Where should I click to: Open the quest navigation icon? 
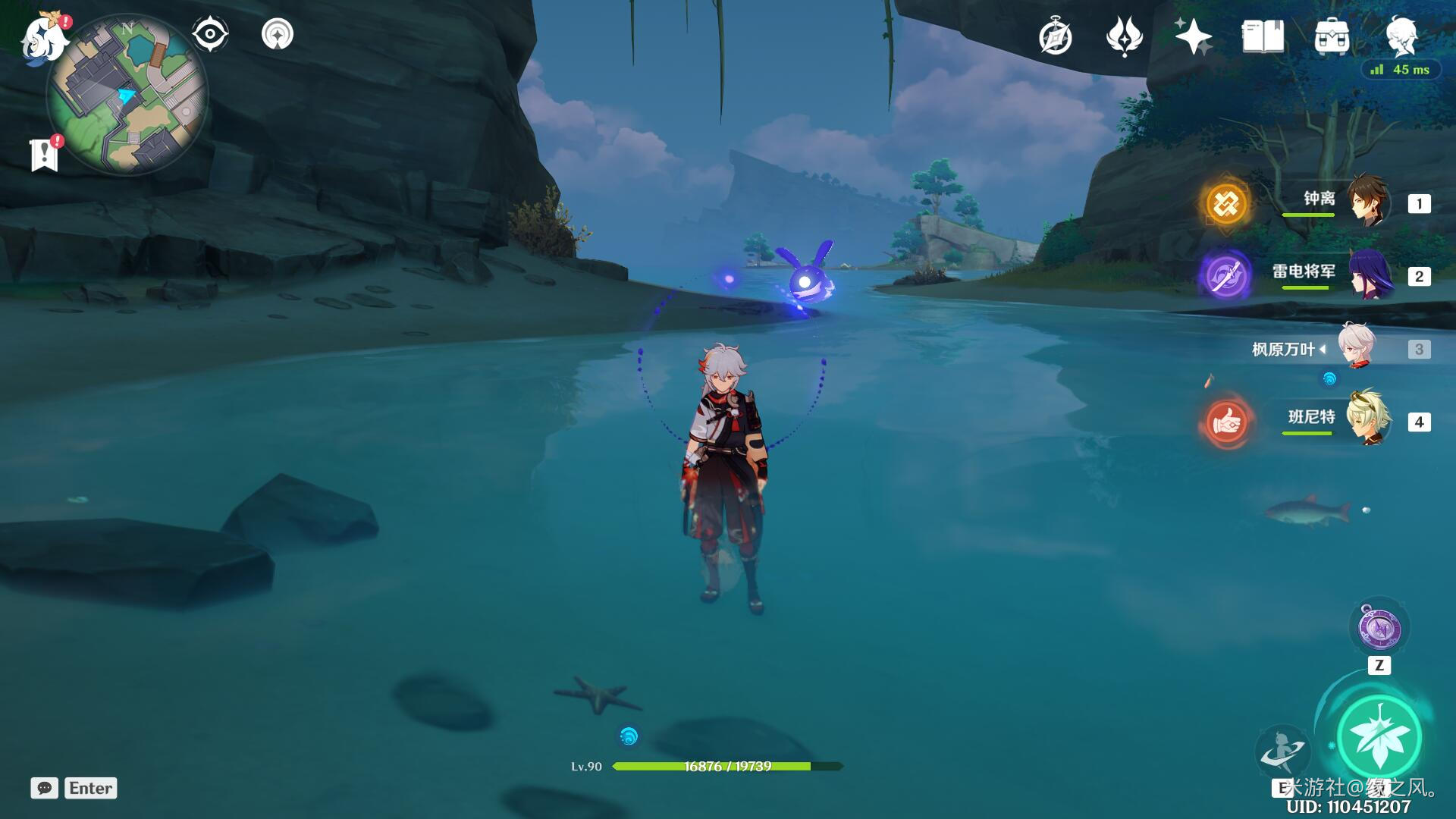[277, 34]
